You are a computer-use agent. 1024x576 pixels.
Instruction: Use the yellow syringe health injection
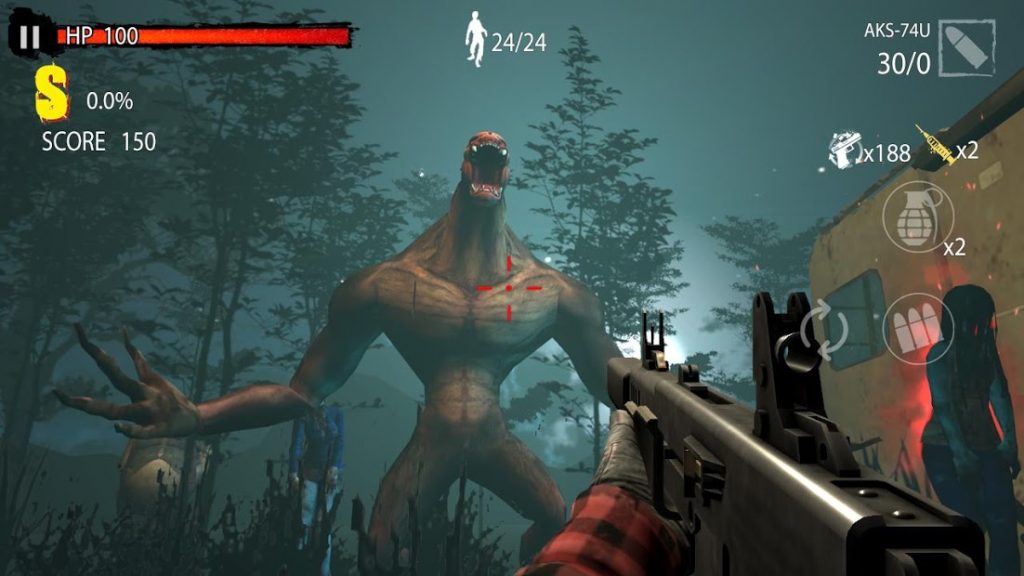pos(937,147)
